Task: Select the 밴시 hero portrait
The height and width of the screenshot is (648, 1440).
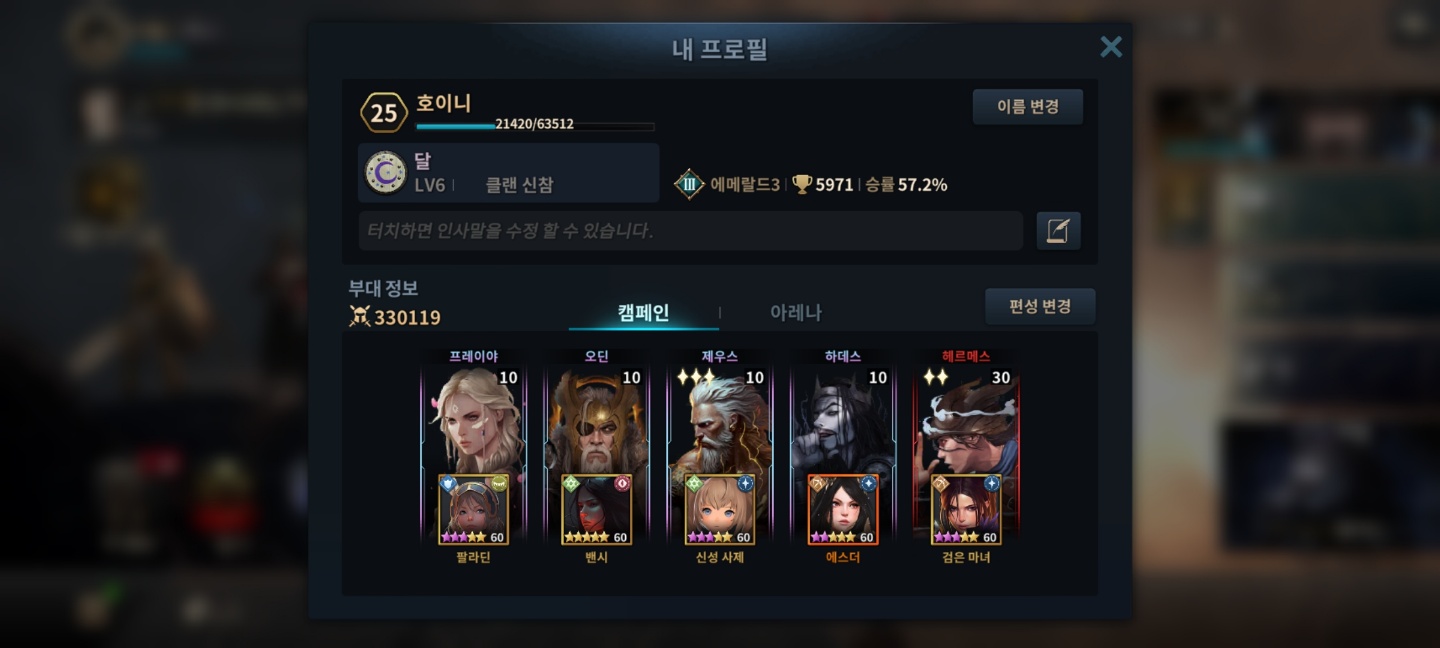Action: (x=596, y=510)
